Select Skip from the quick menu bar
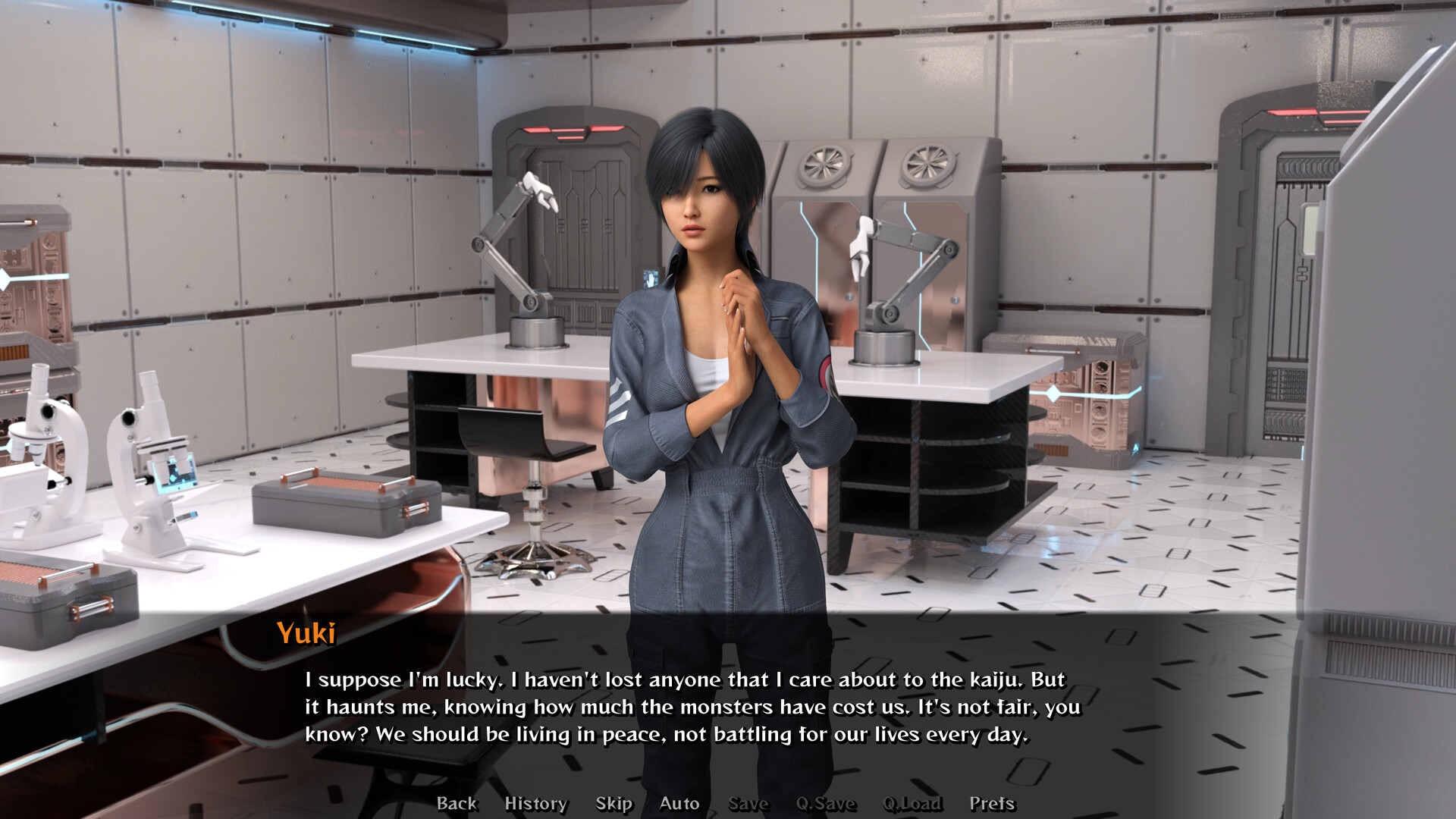Viewport: 1456px width, 819px height. (x=614, y=803)
